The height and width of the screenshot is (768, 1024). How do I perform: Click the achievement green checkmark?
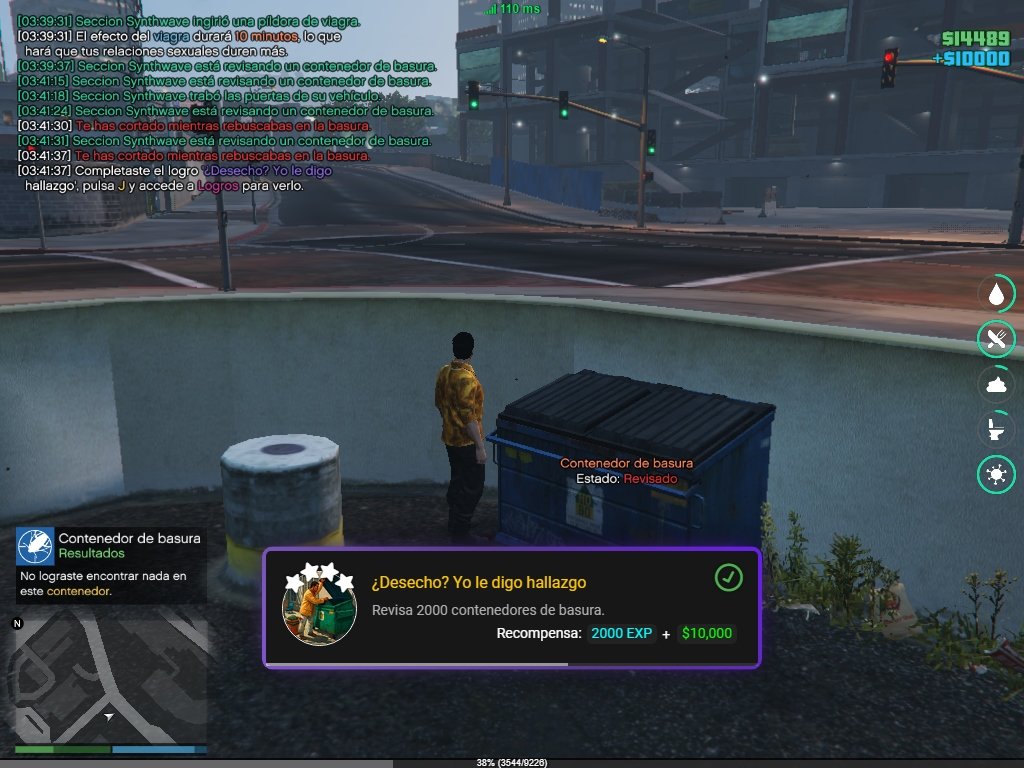pos(729,577)
